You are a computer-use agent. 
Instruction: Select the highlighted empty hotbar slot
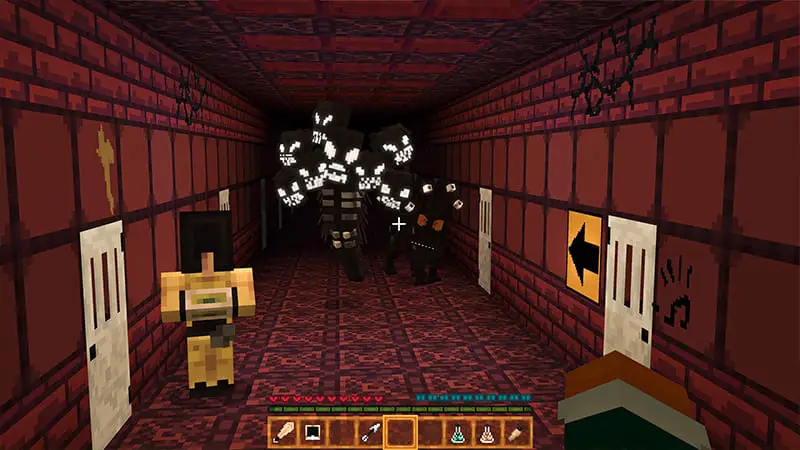[x=400, y=432]
